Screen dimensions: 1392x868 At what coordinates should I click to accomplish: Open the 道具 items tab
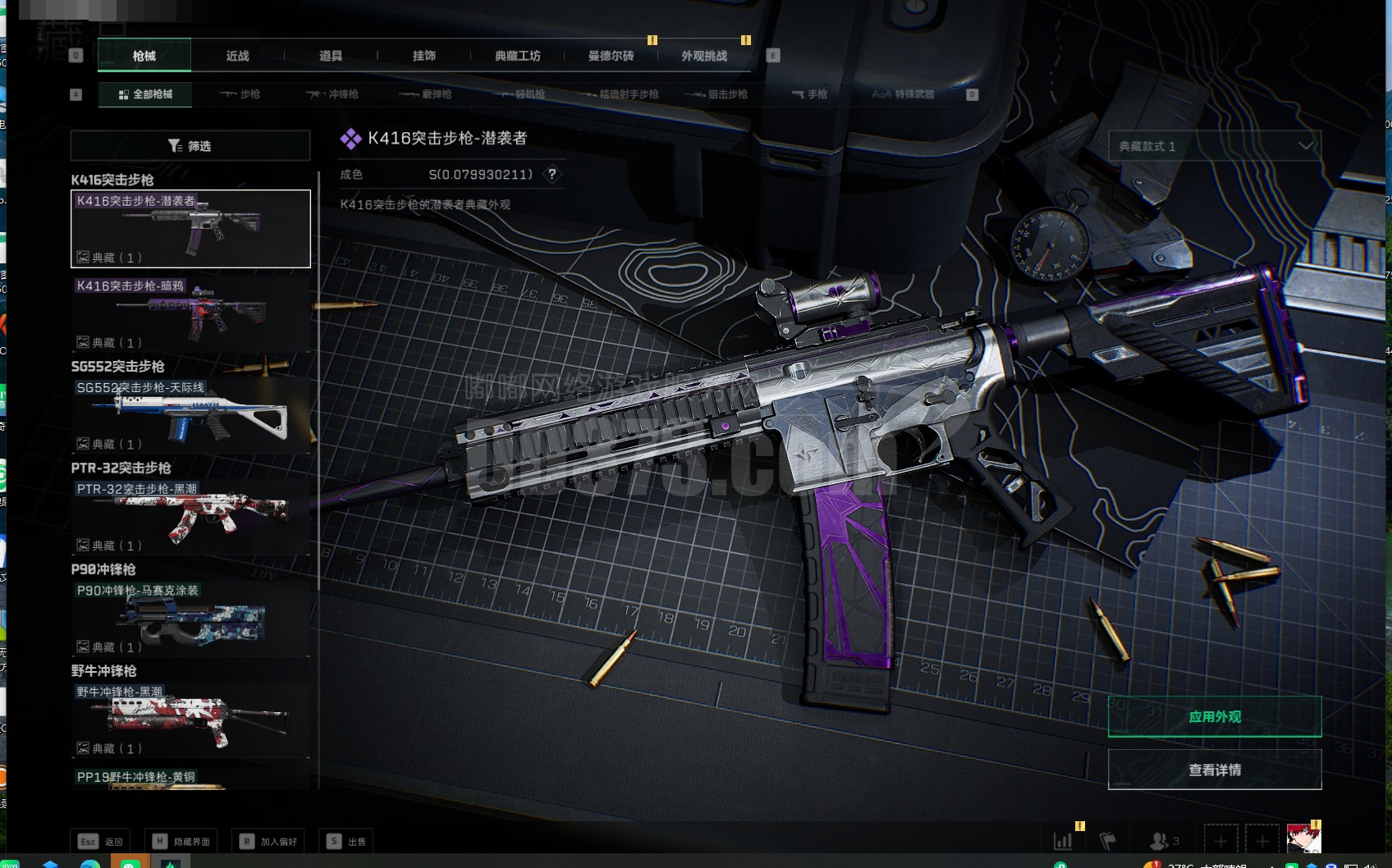[x=331, y=56]
